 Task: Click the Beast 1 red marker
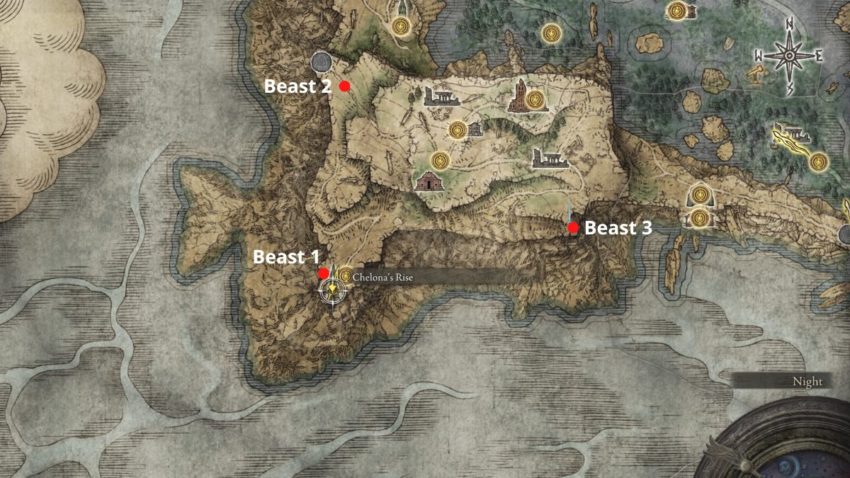(x=323, y=273)
